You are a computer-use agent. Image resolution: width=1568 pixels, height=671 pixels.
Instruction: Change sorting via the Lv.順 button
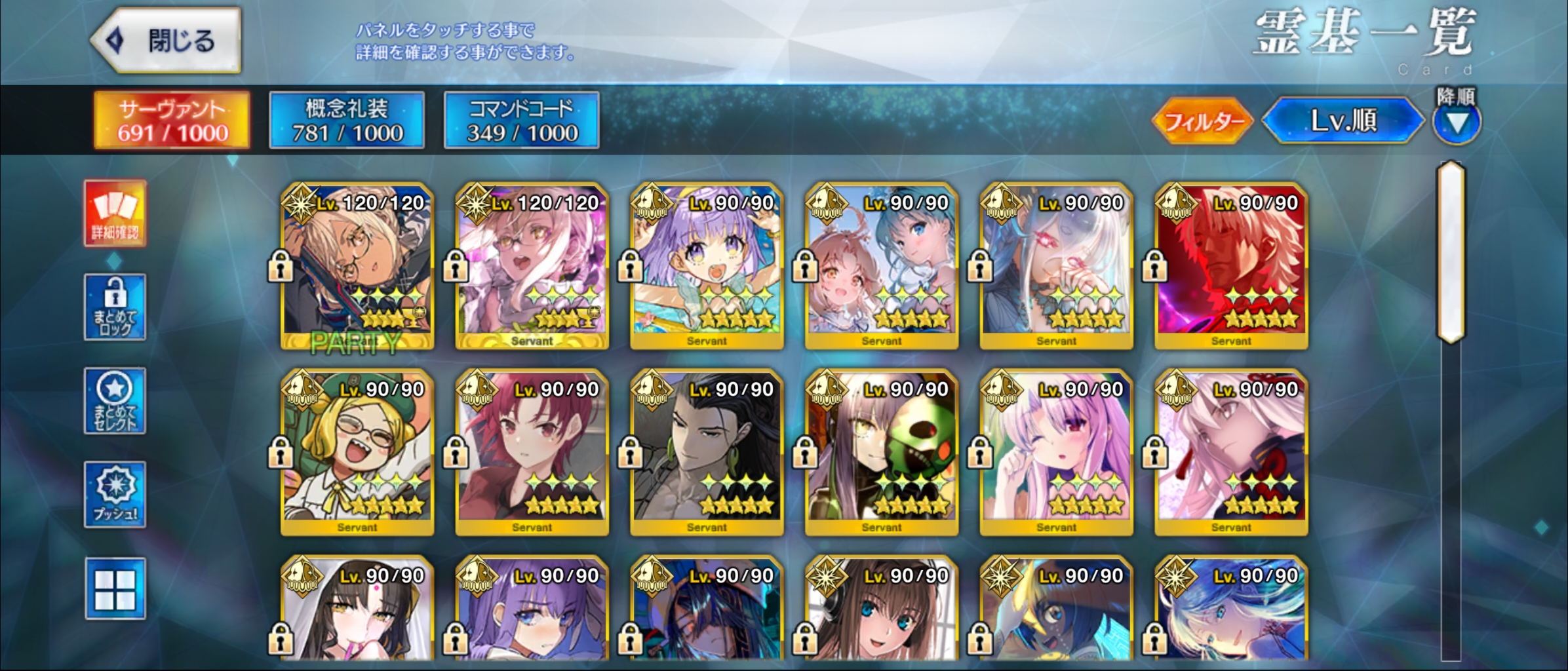point(1343,121)
